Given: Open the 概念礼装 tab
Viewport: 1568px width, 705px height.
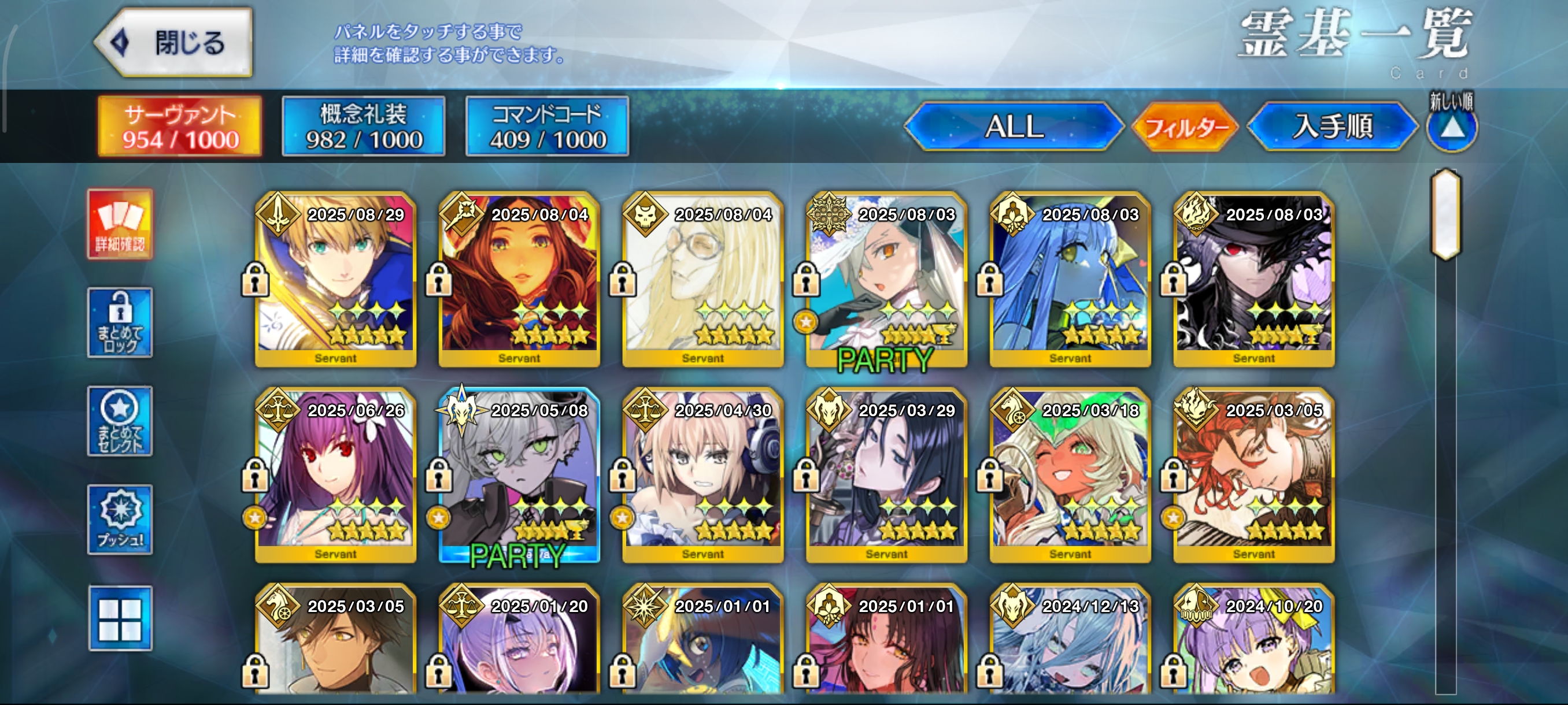Looking at the screenshot, I should point(364,127).
